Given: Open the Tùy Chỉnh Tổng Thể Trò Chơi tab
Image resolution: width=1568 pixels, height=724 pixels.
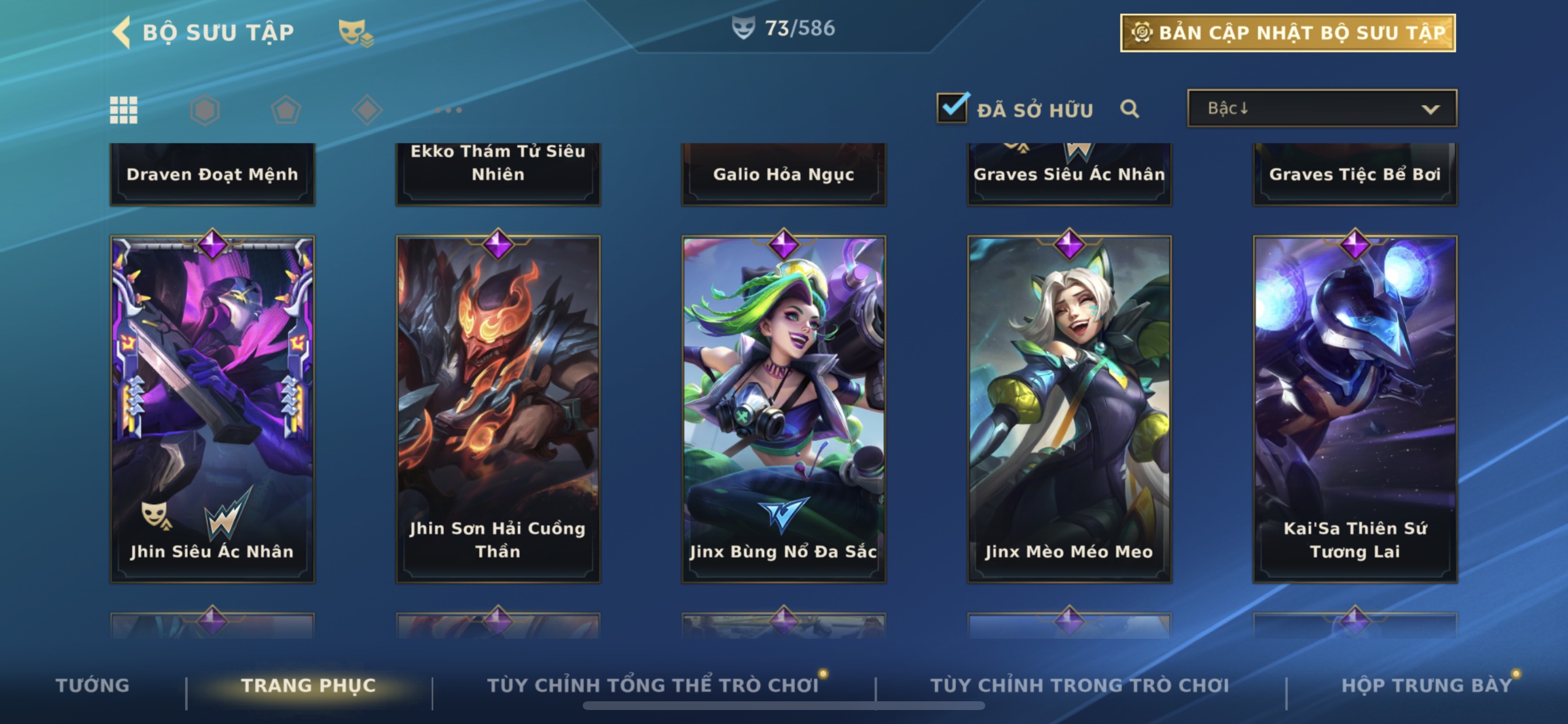Looking at the screenshot, I should (653, 685).
